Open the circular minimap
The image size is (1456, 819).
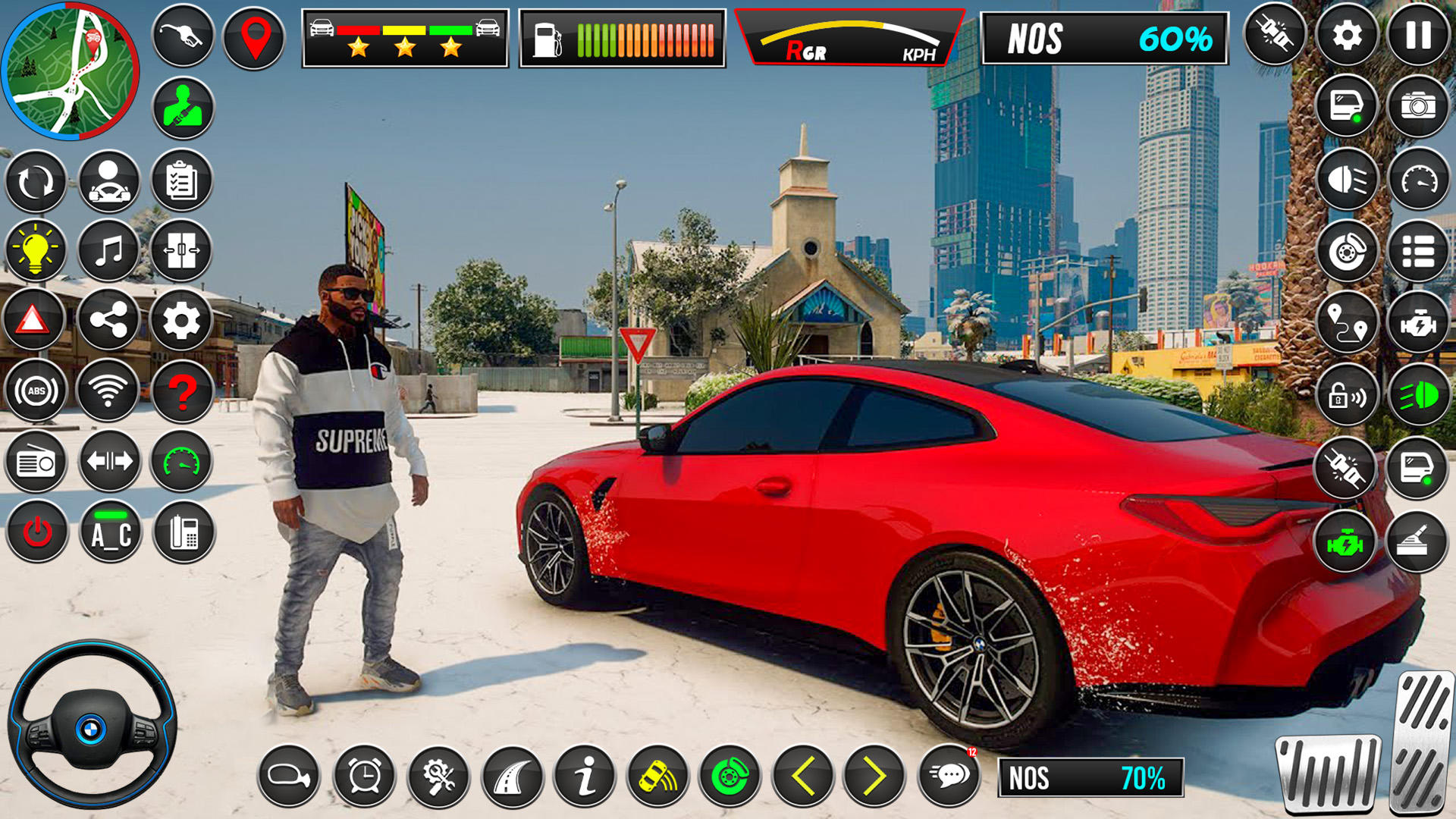tap(71, 71)
